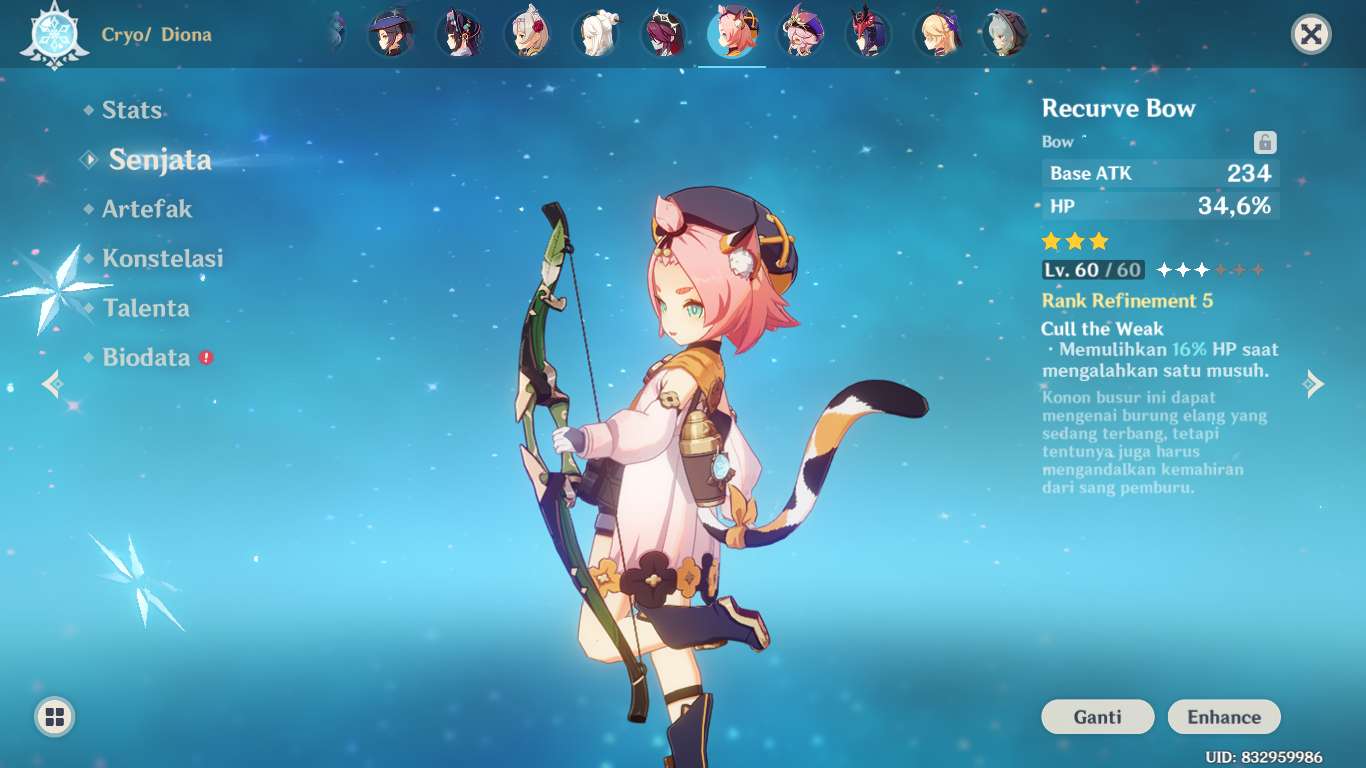Image resolution: width=1366 pixels, height=768 pixels.
Task: Open the Stats section
Action: pos(131,110)
